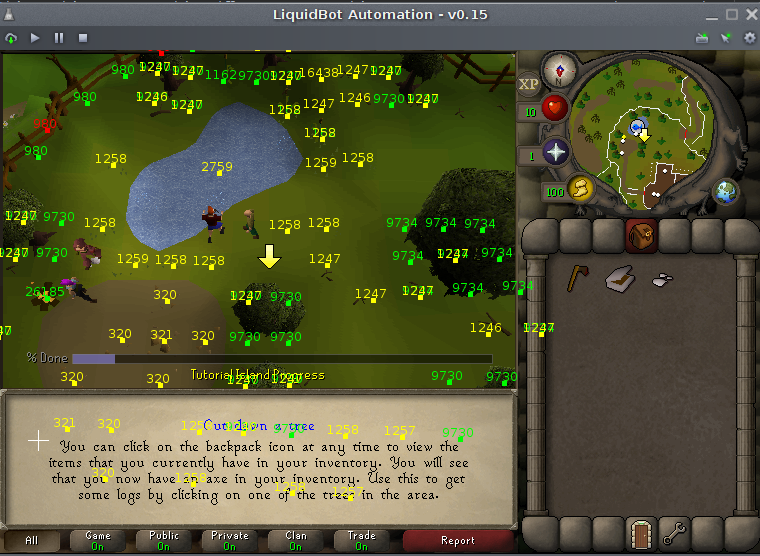Open the red Report button

click(x=458, y=540)
